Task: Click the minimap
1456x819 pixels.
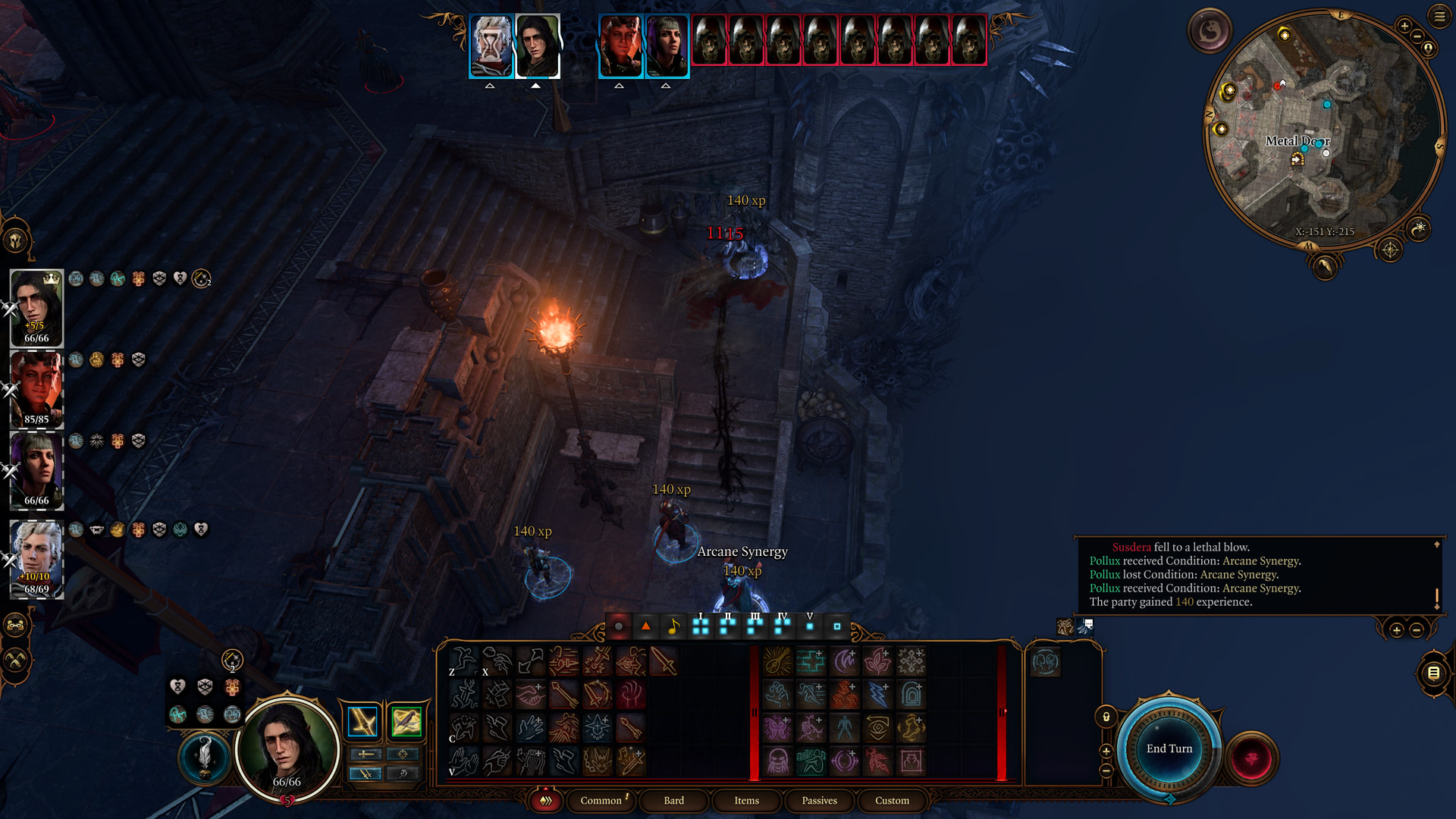Action: pyautogui.click(x=1323, y=129)
